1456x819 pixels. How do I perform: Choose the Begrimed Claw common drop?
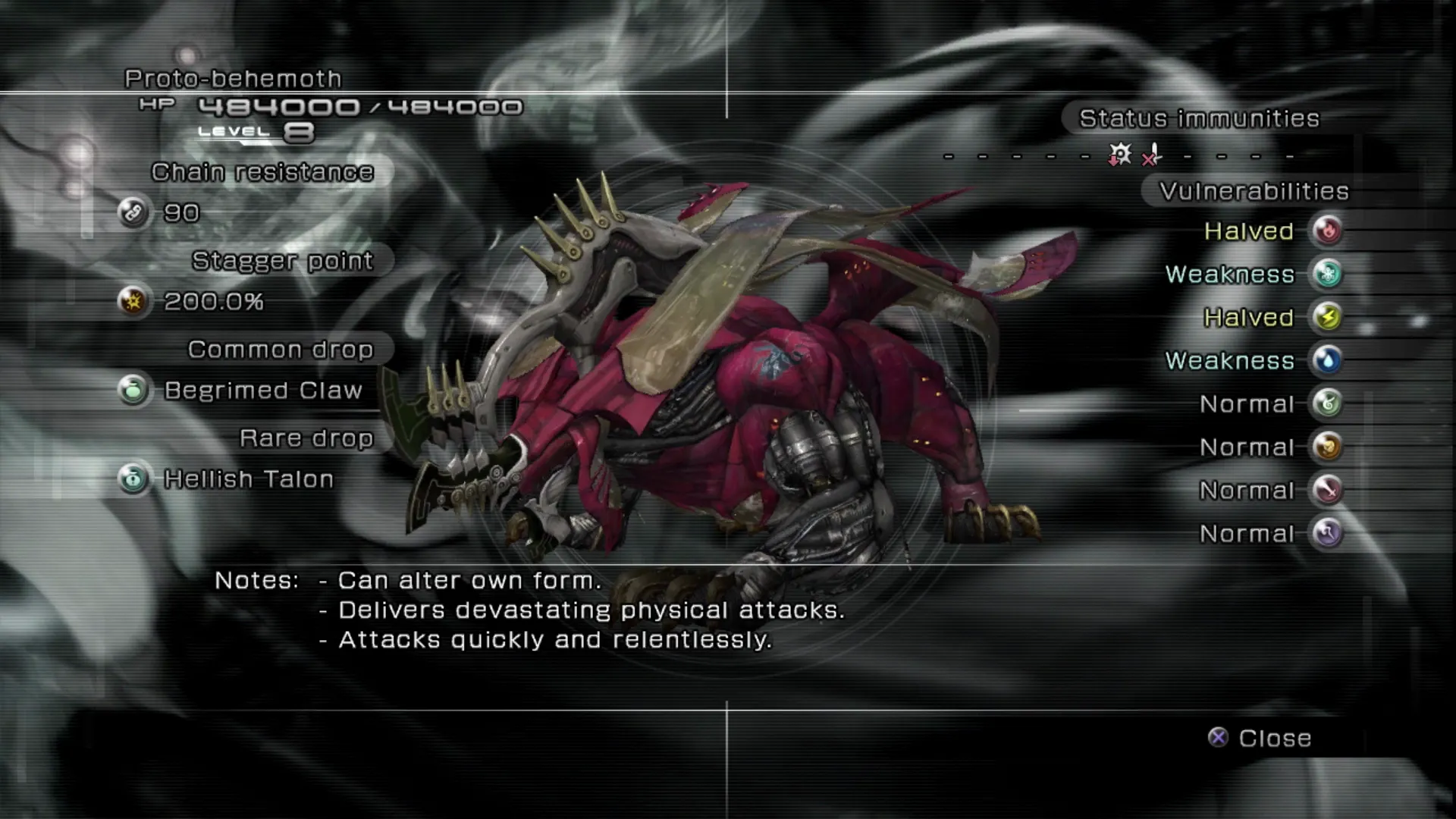click(262, 391)
